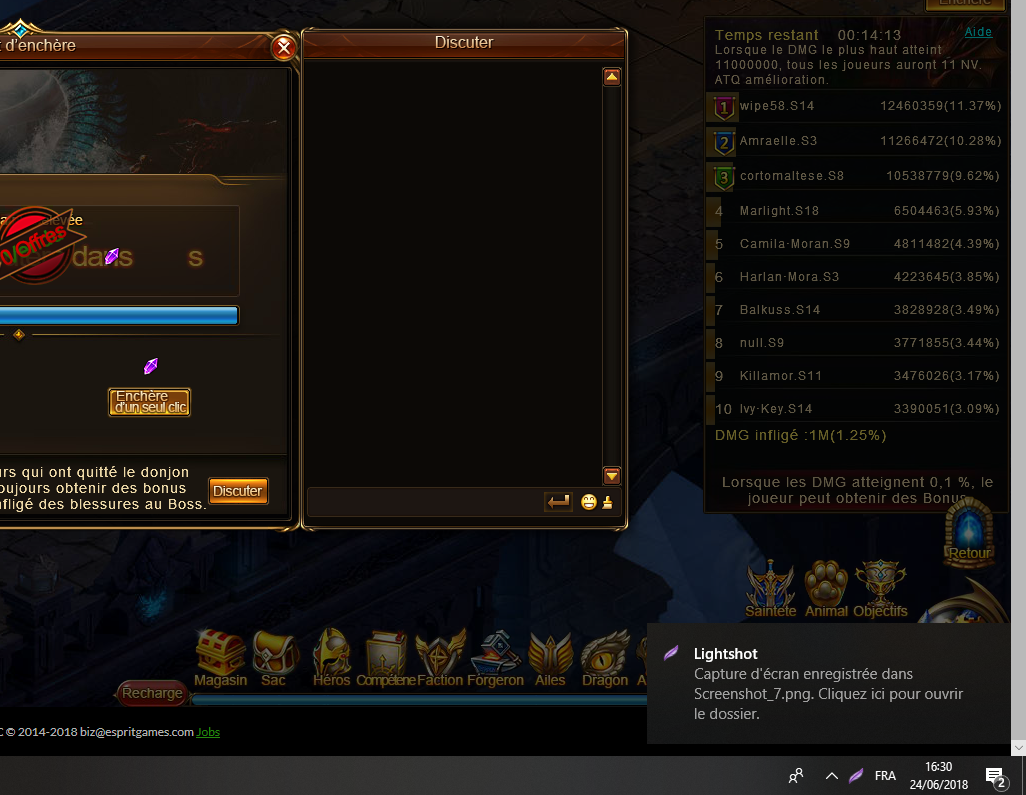Open the Sac inventory bag
The height and width of the screenshot is (795, 1026).
(x=273, y=657)
